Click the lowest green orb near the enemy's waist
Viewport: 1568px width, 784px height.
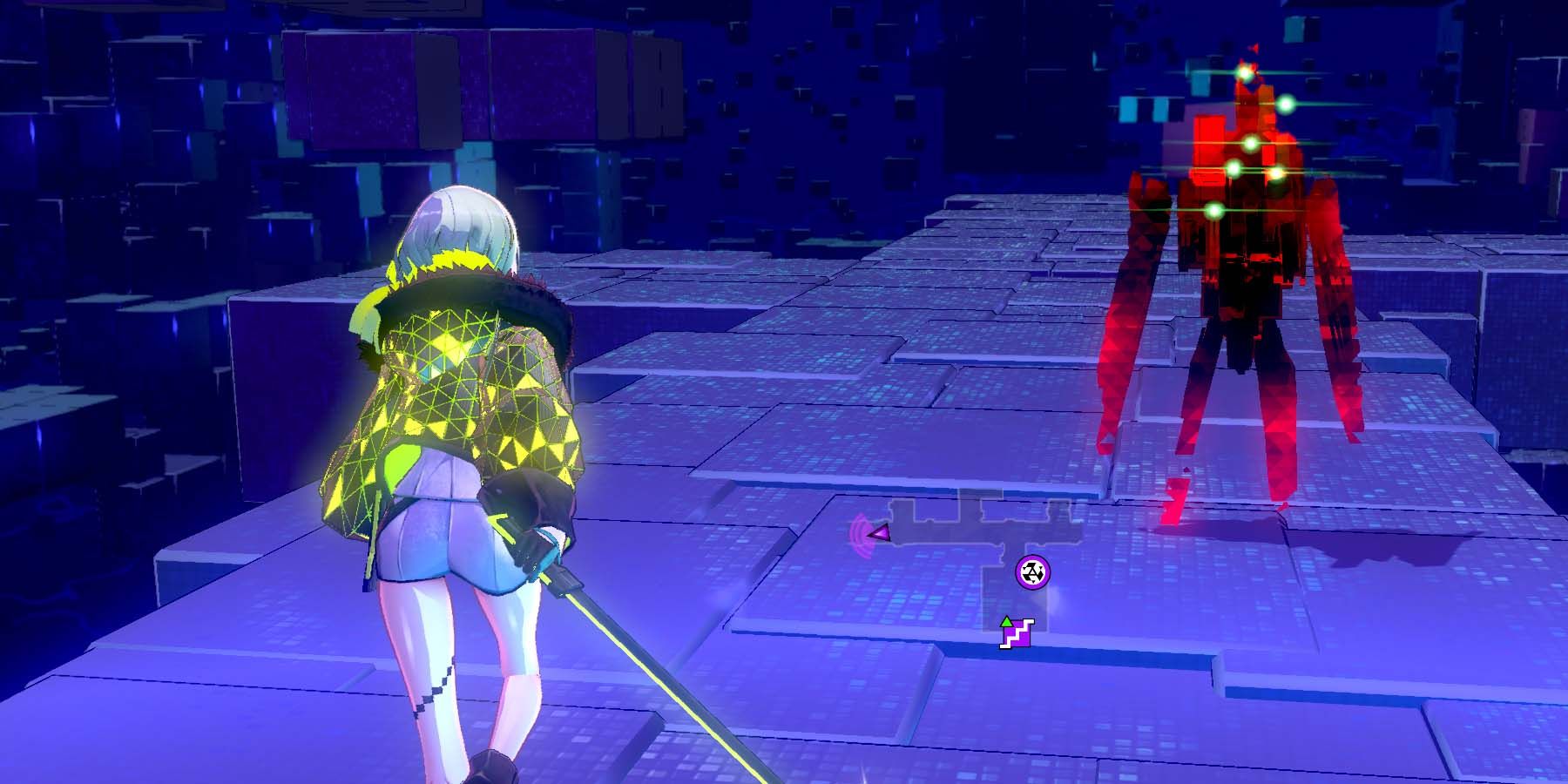click(1213, 209)
